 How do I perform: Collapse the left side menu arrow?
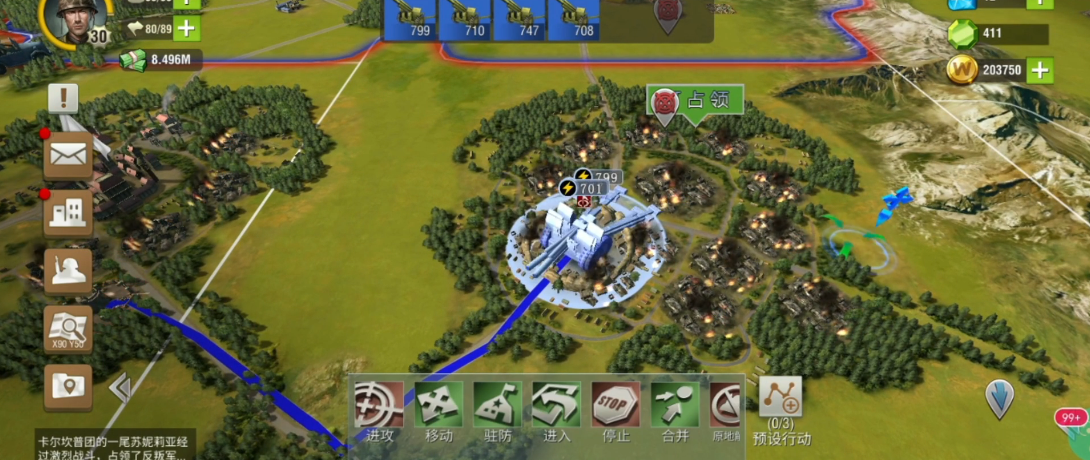[x=119, y=387]
